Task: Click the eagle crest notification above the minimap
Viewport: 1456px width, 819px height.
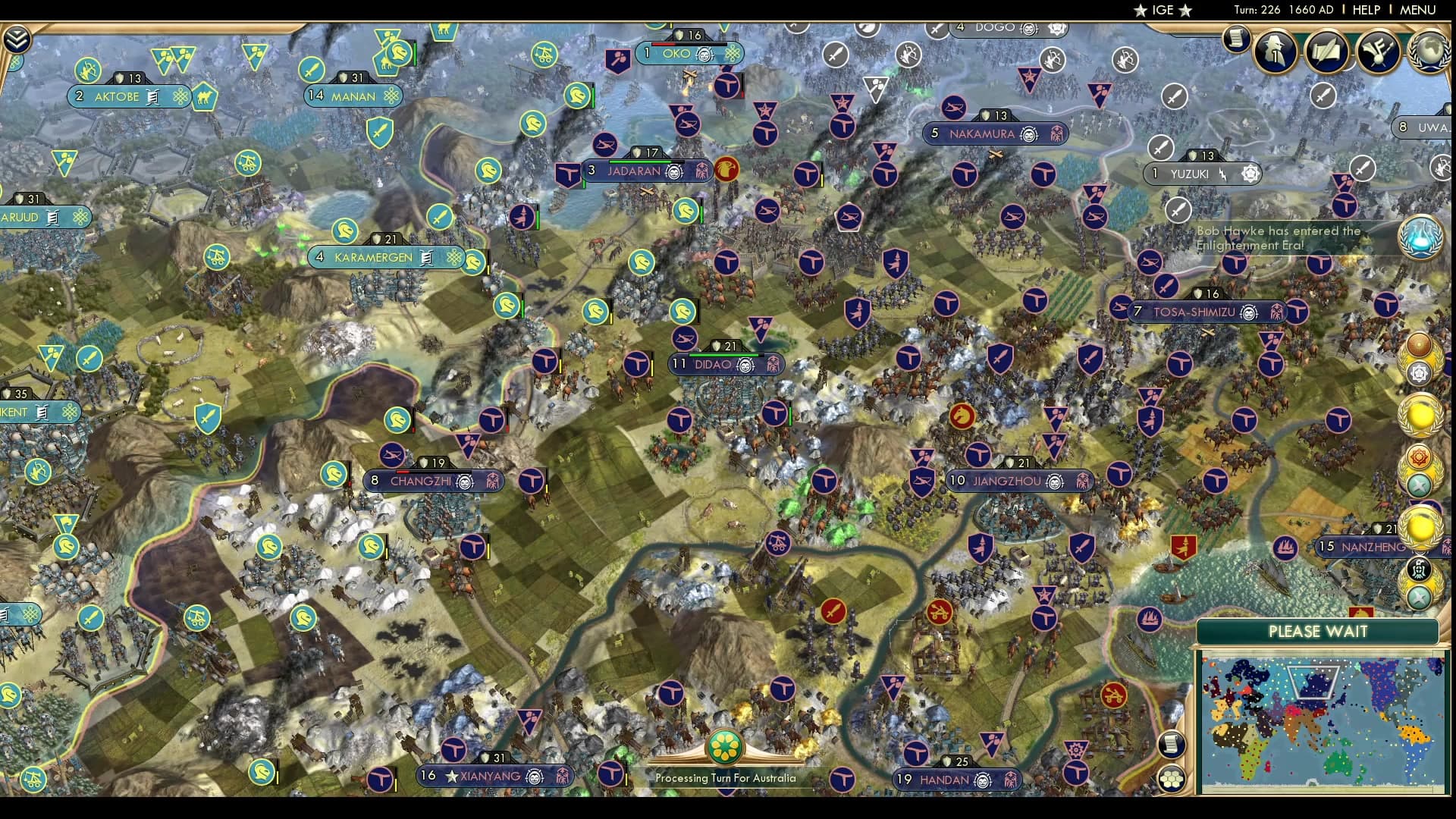Action: pos(1419,569)
